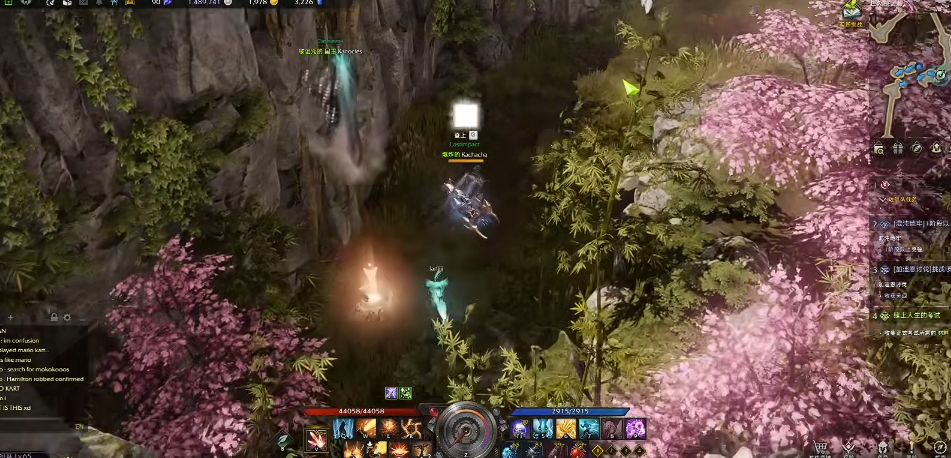This screenshot has height=458, width=951.
Task: Open chat settings via the gear icon
Action: coord(67,317)
